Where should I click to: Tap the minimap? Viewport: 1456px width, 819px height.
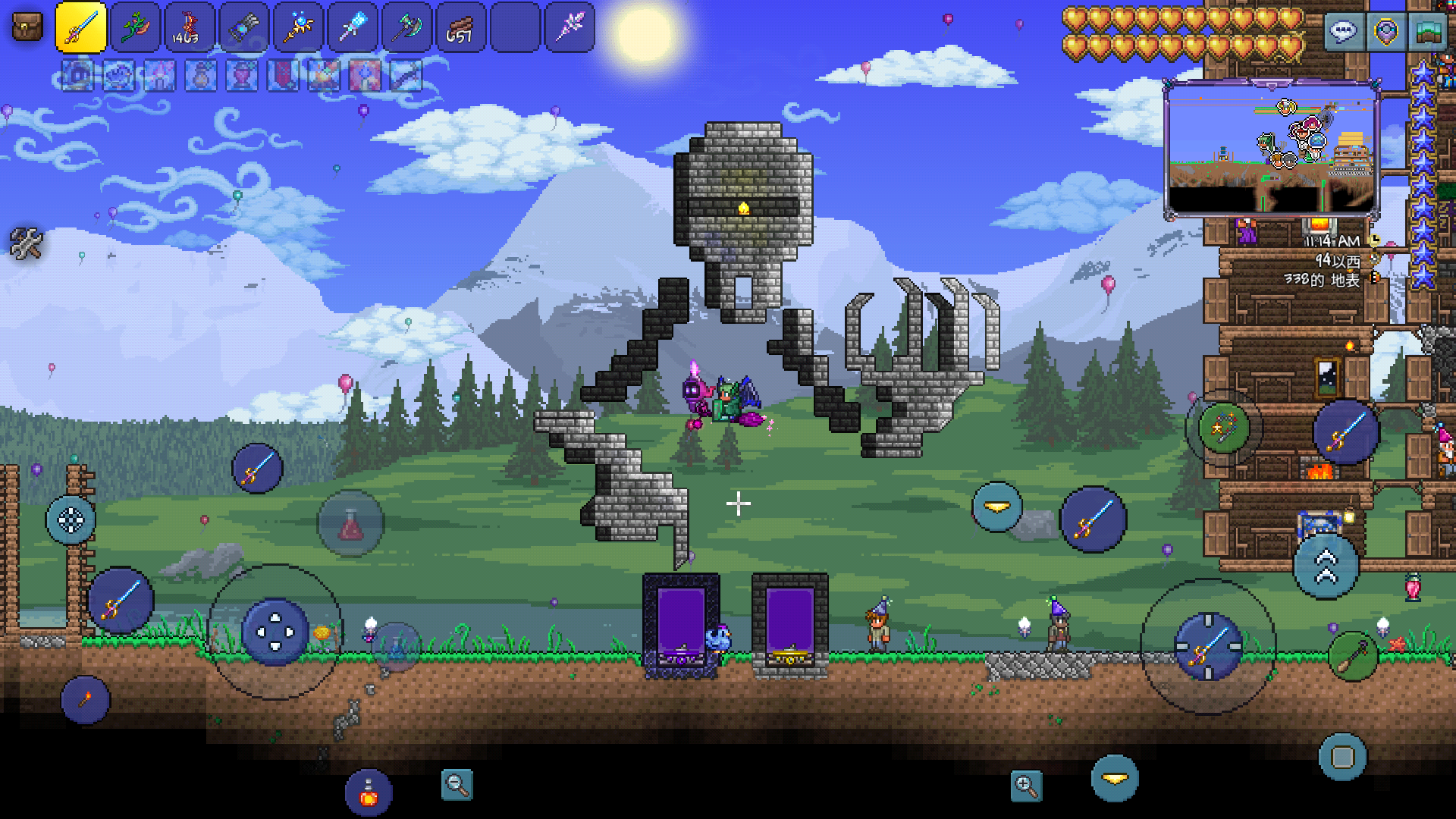[1272, 149]
